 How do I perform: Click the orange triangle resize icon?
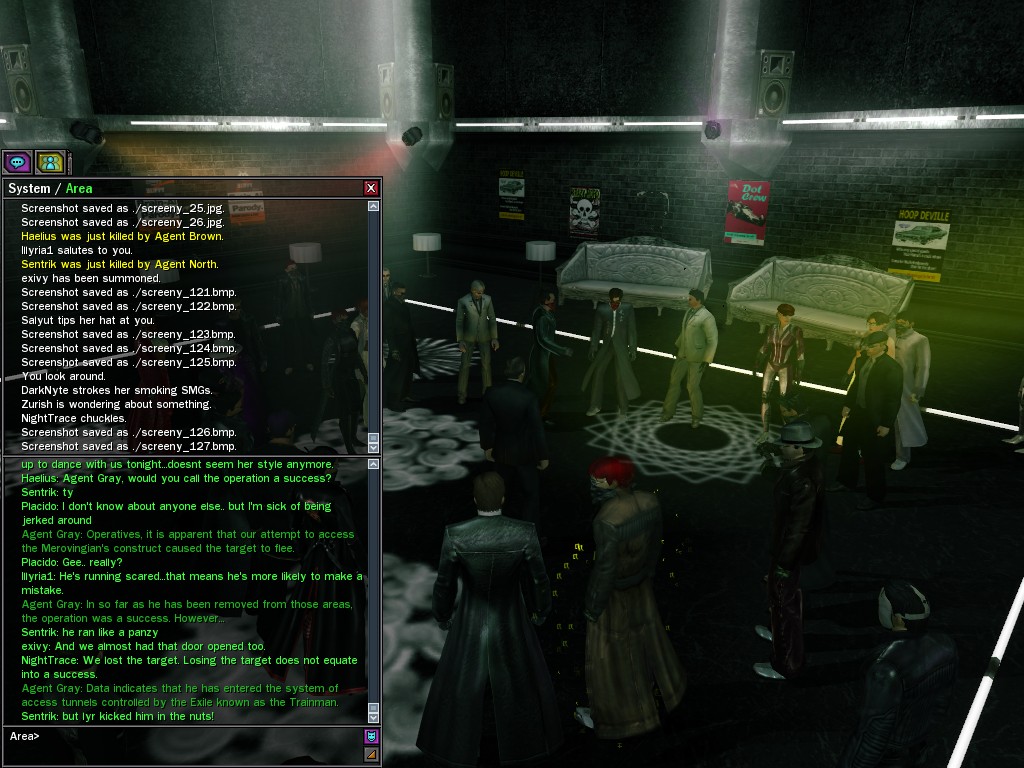pyautogui.click(x=371, y=754)
